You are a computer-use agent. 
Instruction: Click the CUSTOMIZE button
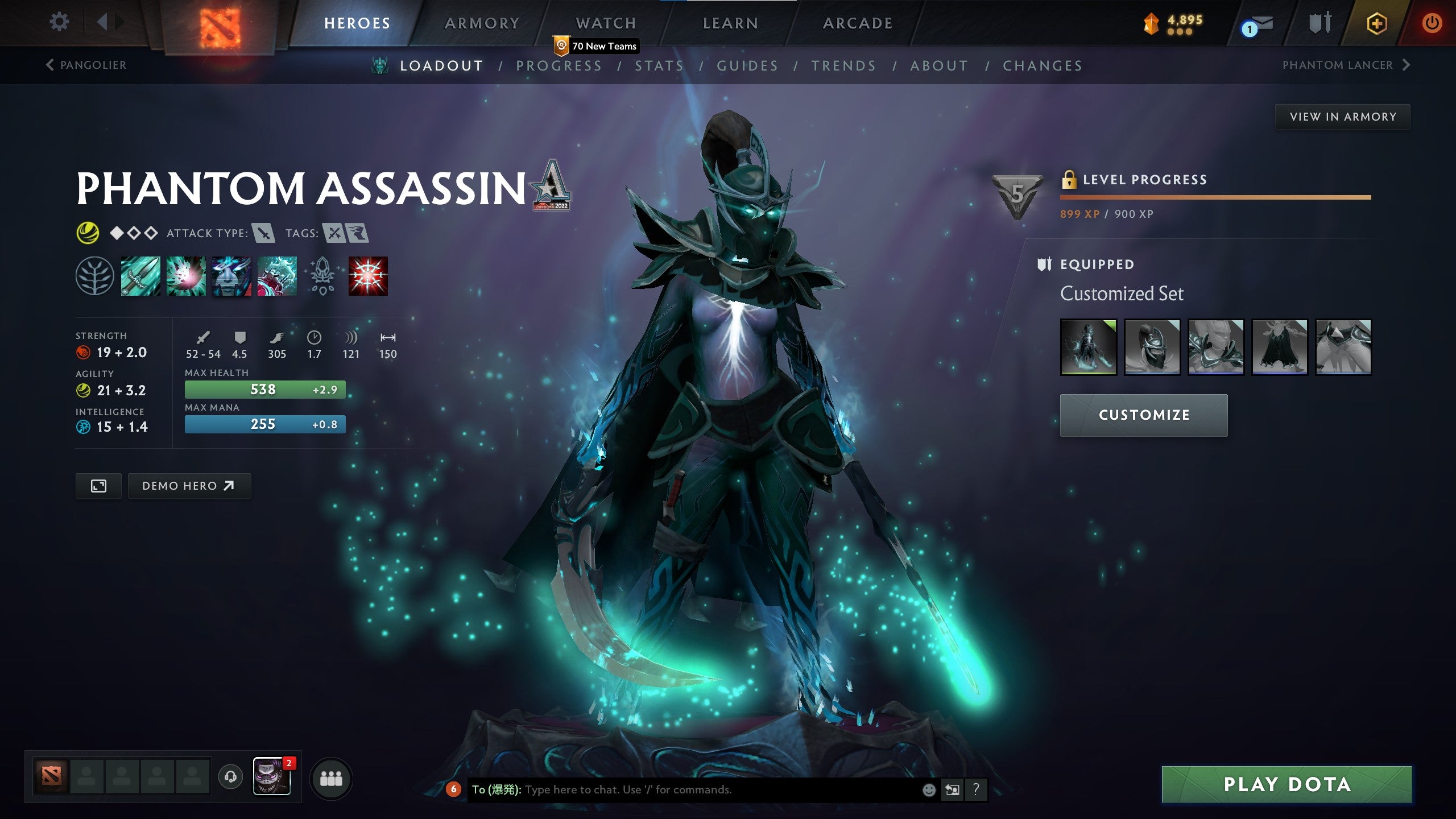tap(1143, 415)
